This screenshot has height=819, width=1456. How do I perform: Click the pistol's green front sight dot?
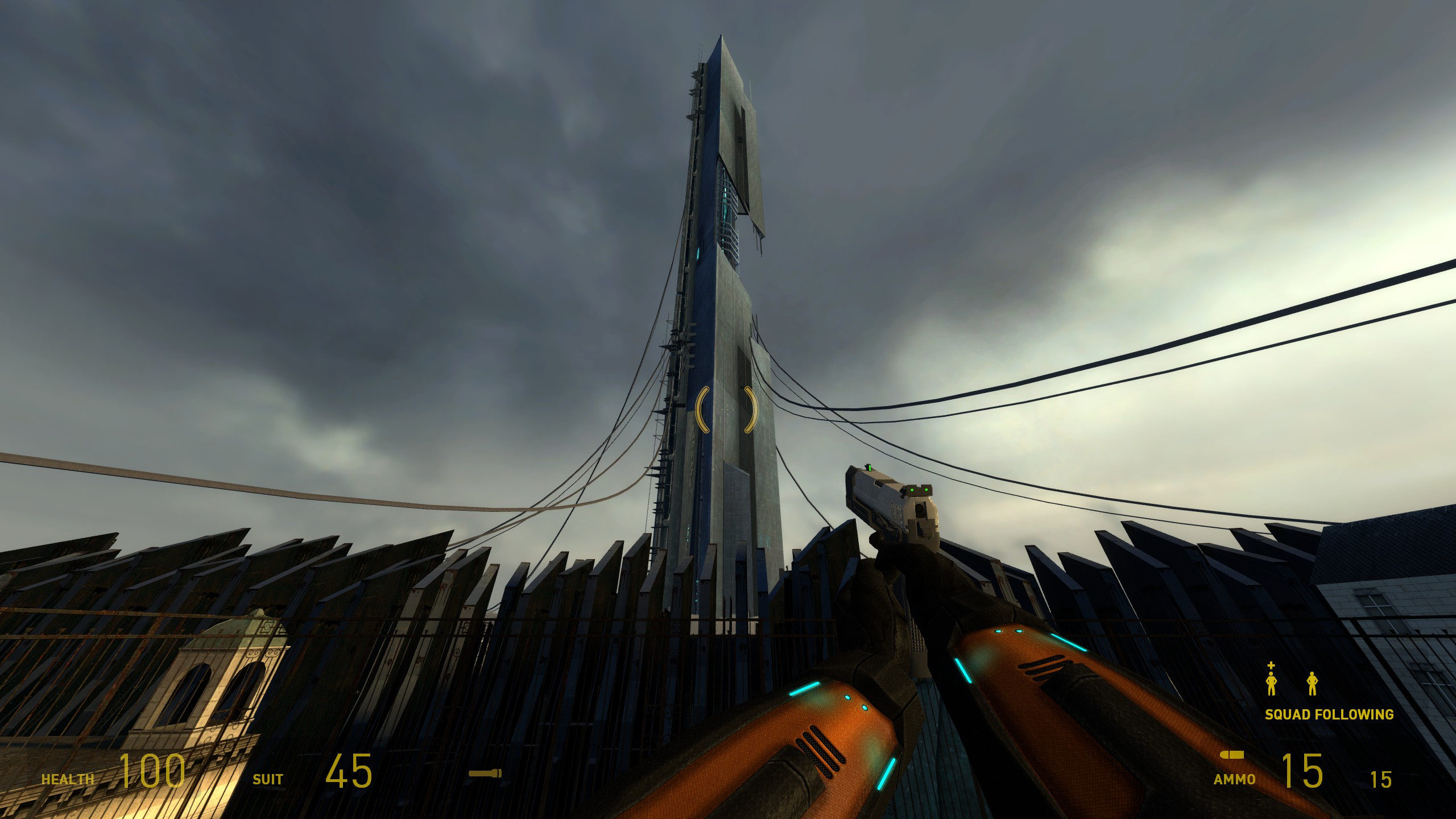click(870, 468)
